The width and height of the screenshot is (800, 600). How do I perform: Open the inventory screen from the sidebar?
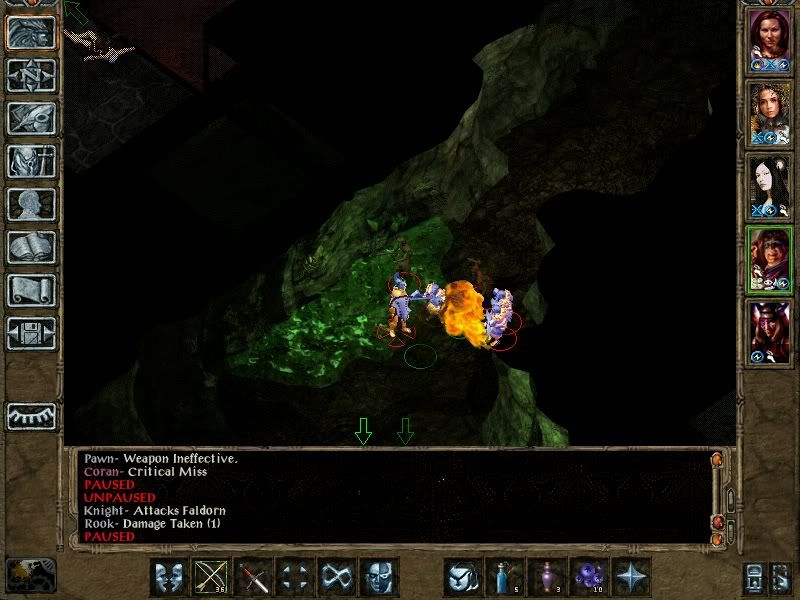[x=31, y=161]
